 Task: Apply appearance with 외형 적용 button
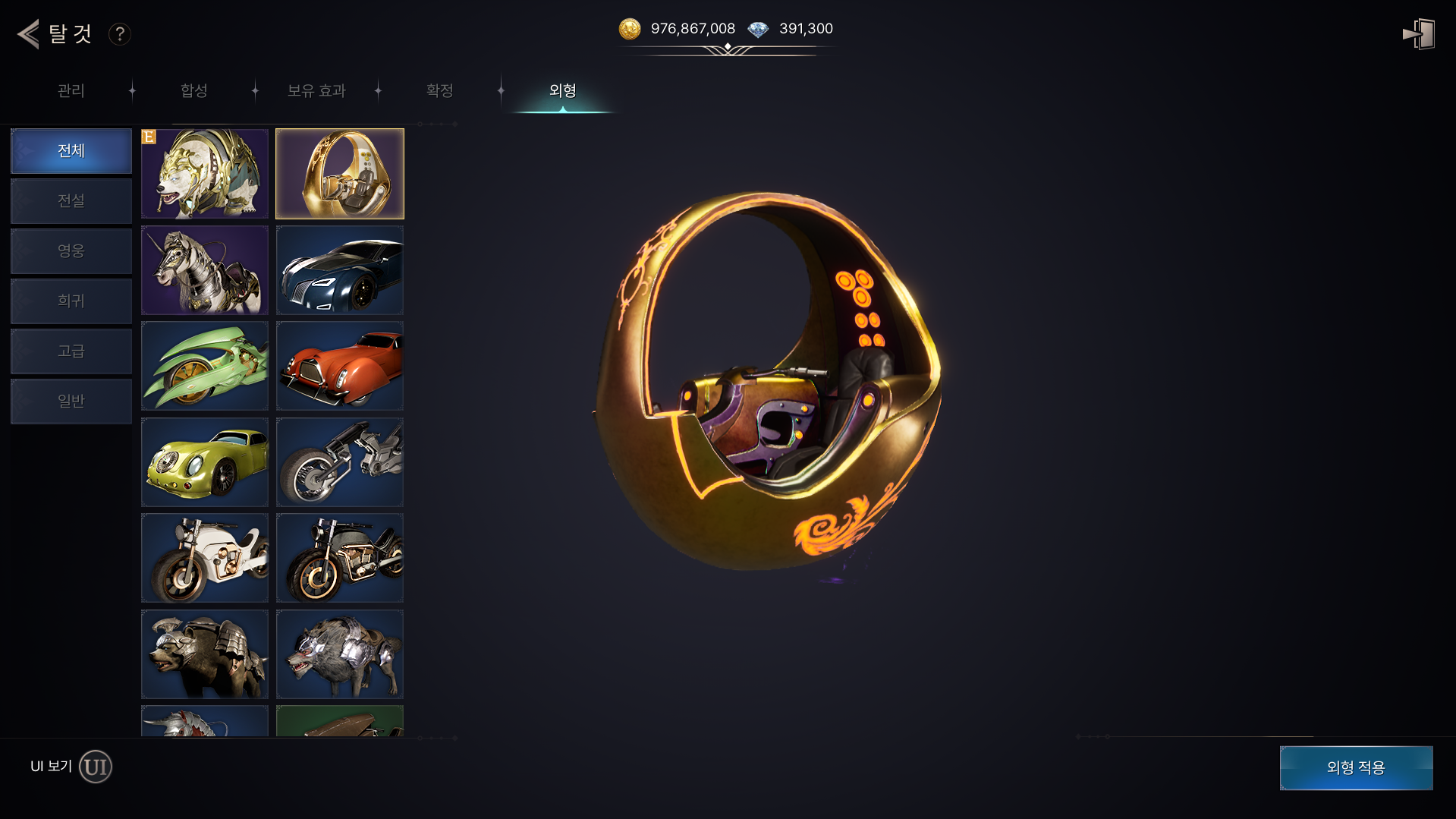pyautogui.click(x=1356, y=767)
